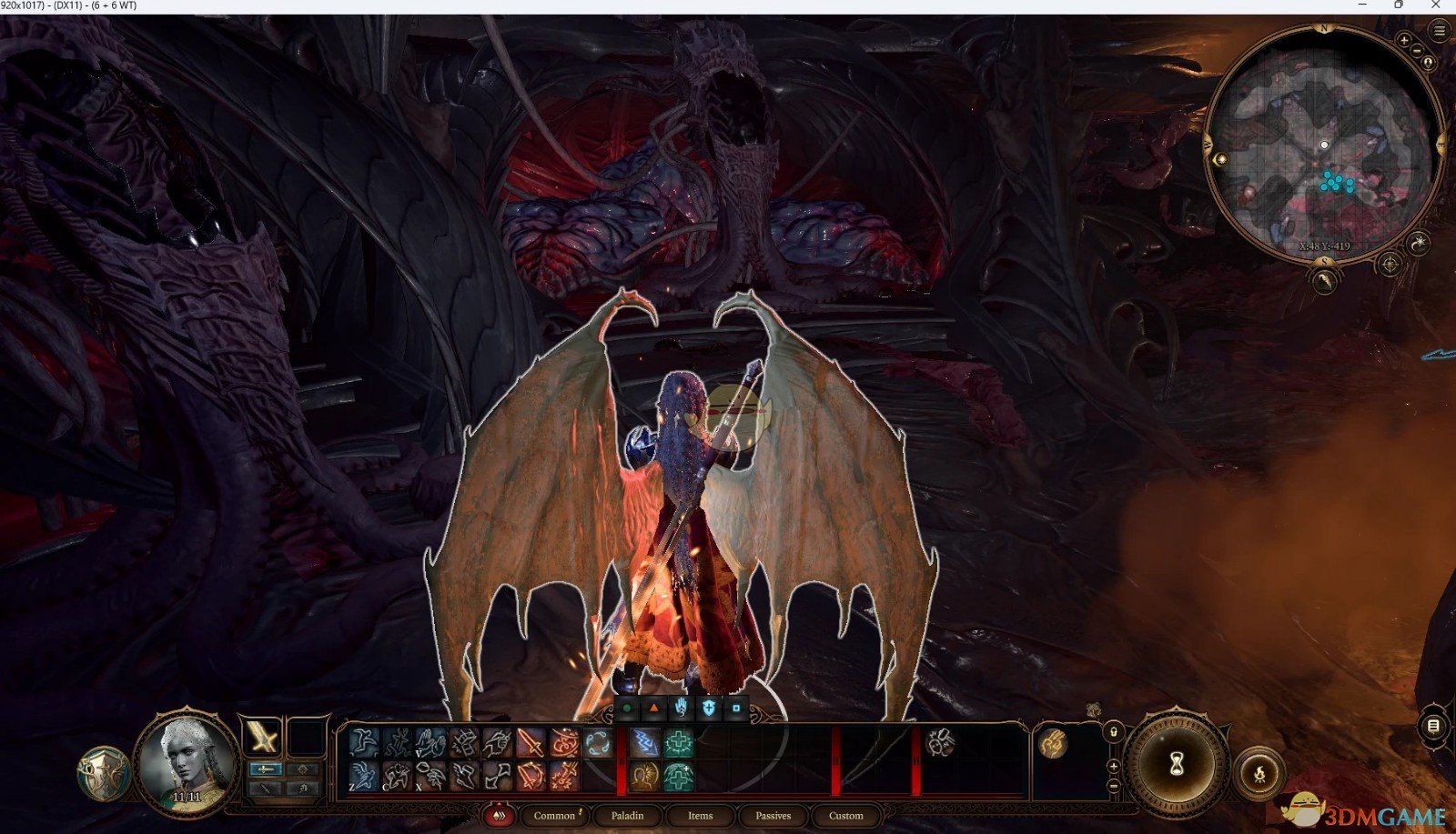The width and height of the screenshot is (1456, 834).
Task: Click the flaming sword main attack icon
Action: click(x=531, y=741)
